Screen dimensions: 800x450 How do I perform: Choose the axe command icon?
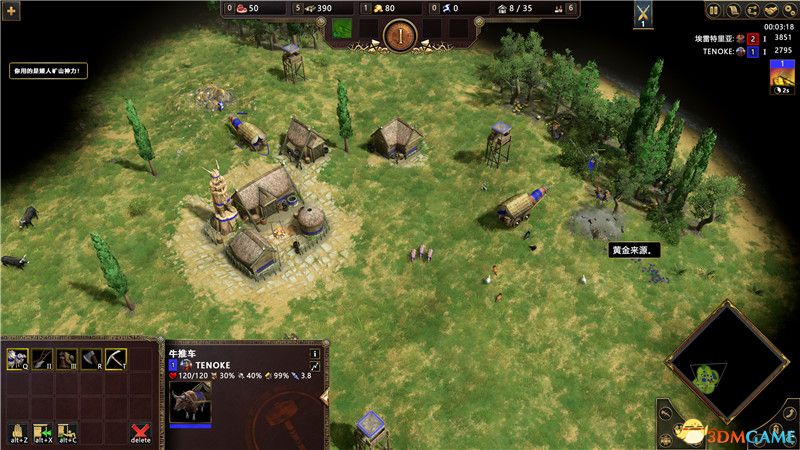click(92, 358)
